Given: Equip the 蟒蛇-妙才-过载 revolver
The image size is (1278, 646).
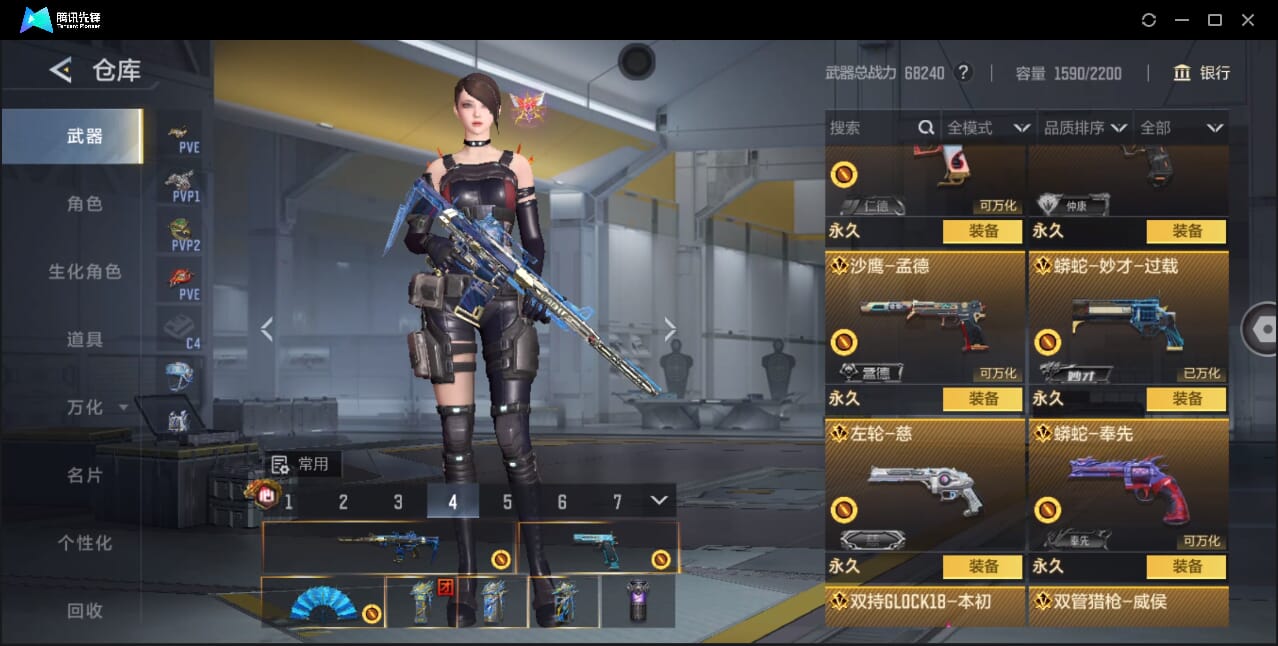Looking at the screenshot, I should 1187,399.
